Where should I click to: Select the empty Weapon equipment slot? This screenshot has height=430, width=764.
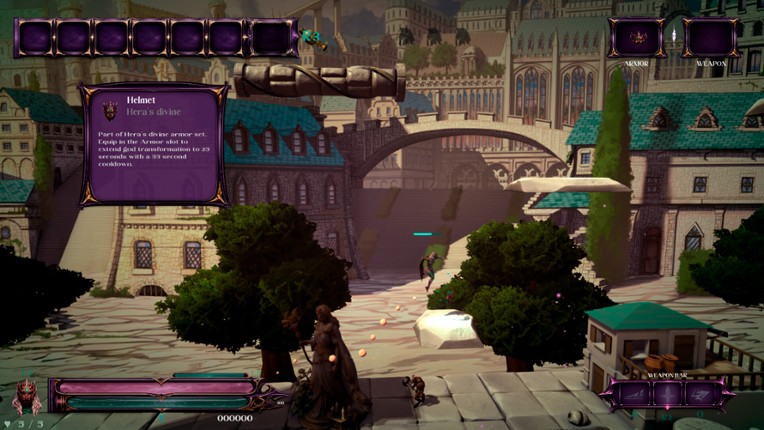(x=711, y=37)
